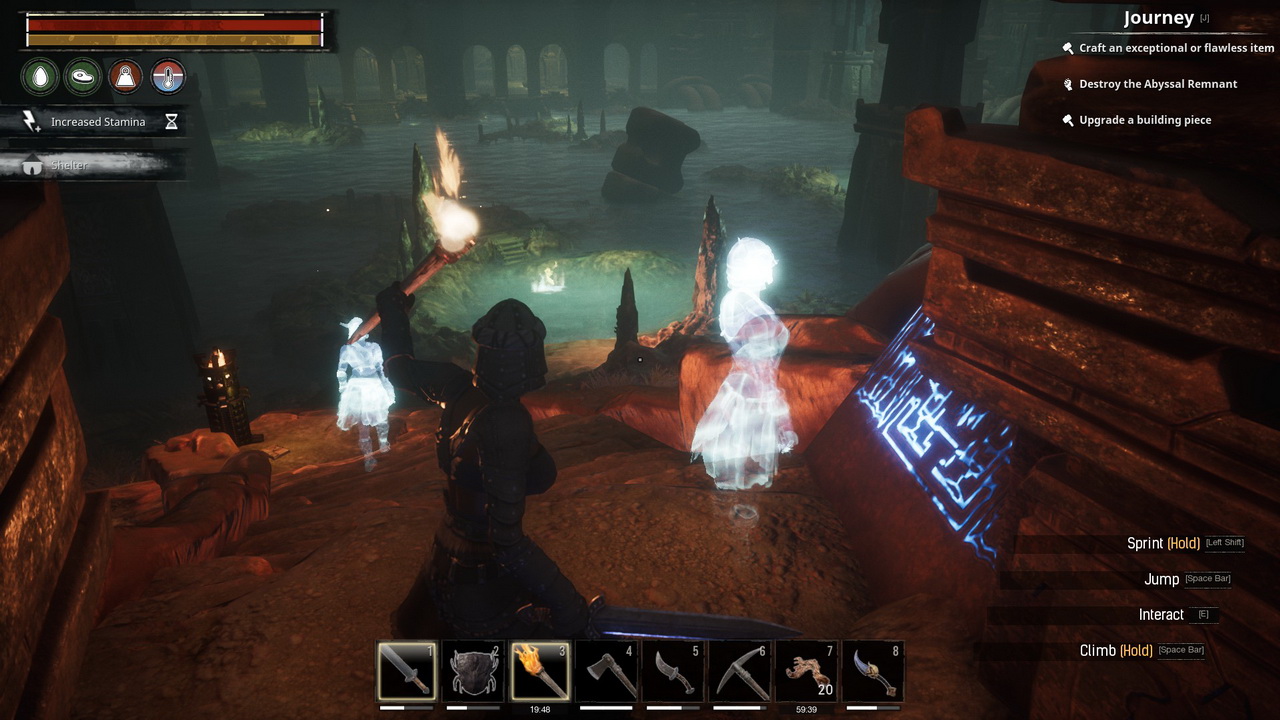Select the skinning knife in slot 5
1280x720 pixels.
(x=673, y=671)
